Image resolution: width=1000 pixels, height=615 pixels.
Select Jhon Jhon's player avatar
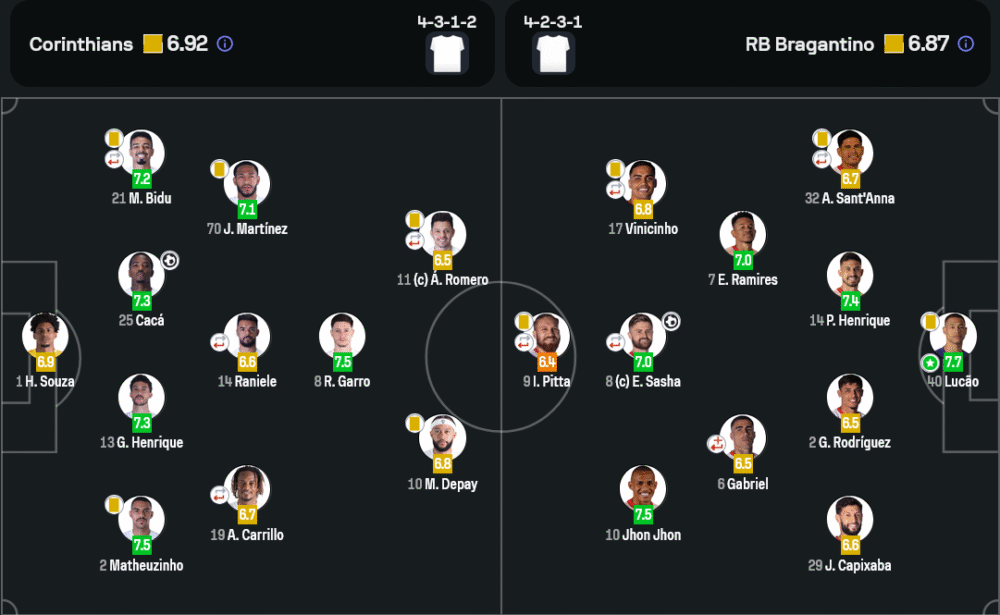pyautogui.click(x=643, y=490)
